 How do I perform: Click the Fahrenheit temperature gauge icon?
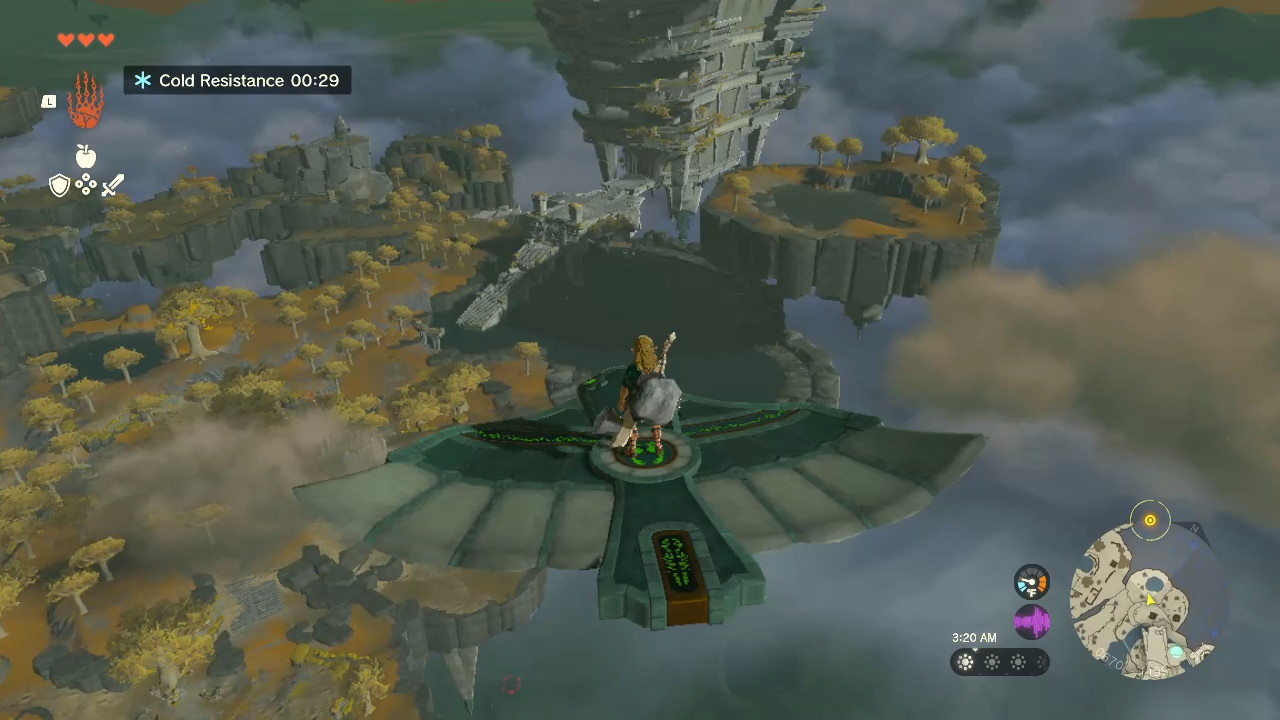[1032, 583]
